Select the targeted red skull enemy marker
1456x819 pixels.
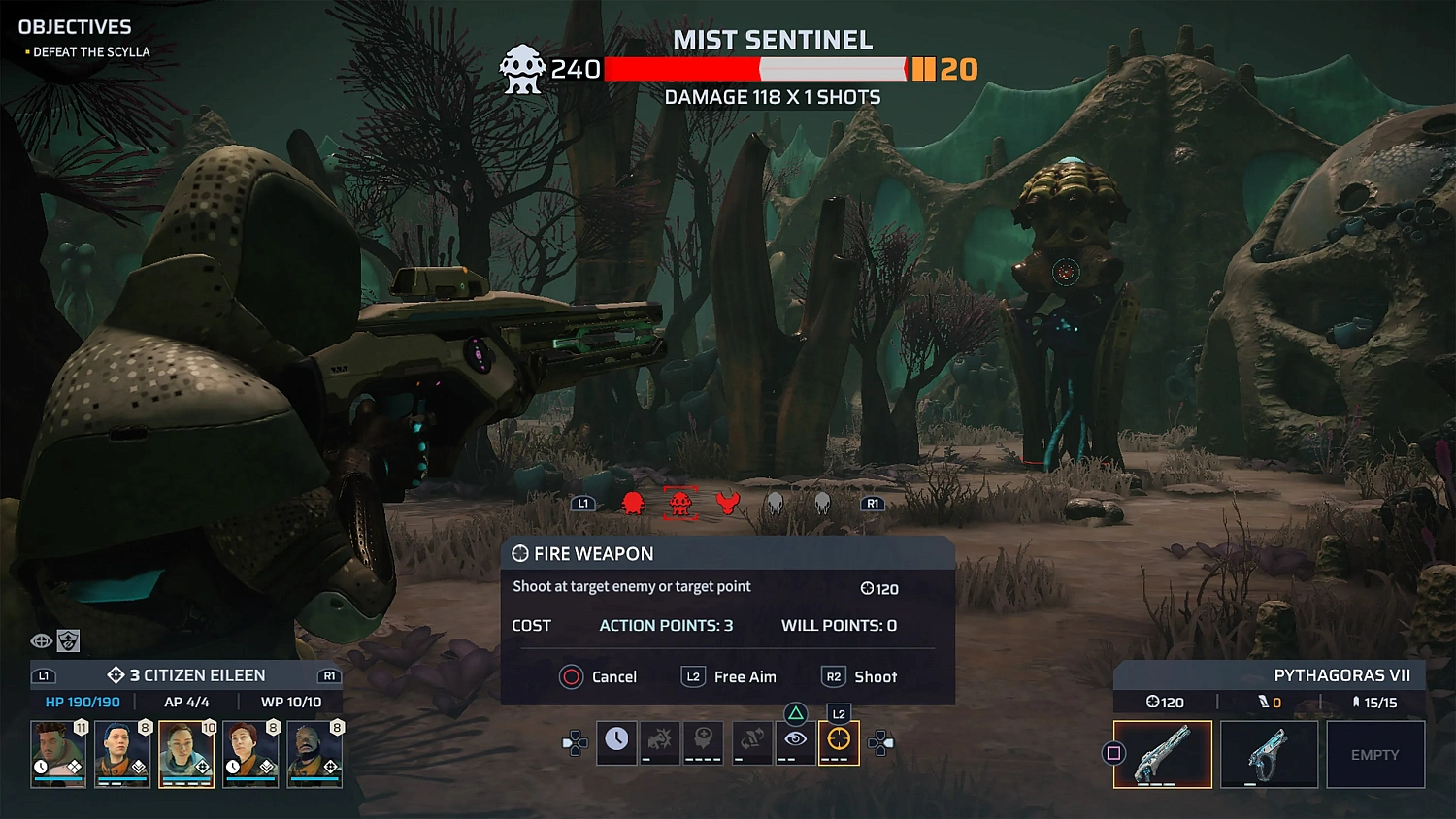[679, 502]
